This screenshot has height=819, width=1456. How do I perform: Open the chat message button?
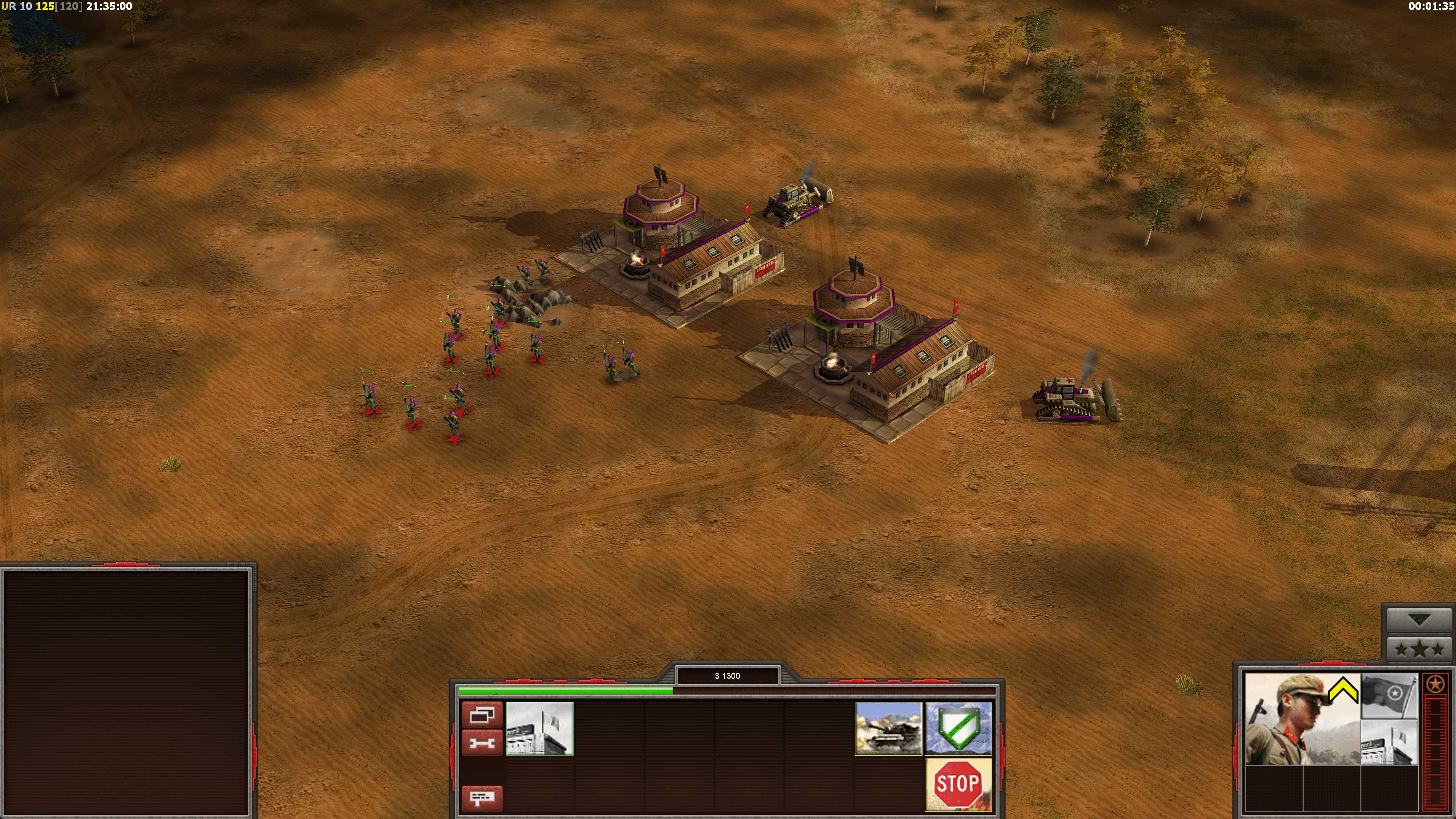(482, 798)
